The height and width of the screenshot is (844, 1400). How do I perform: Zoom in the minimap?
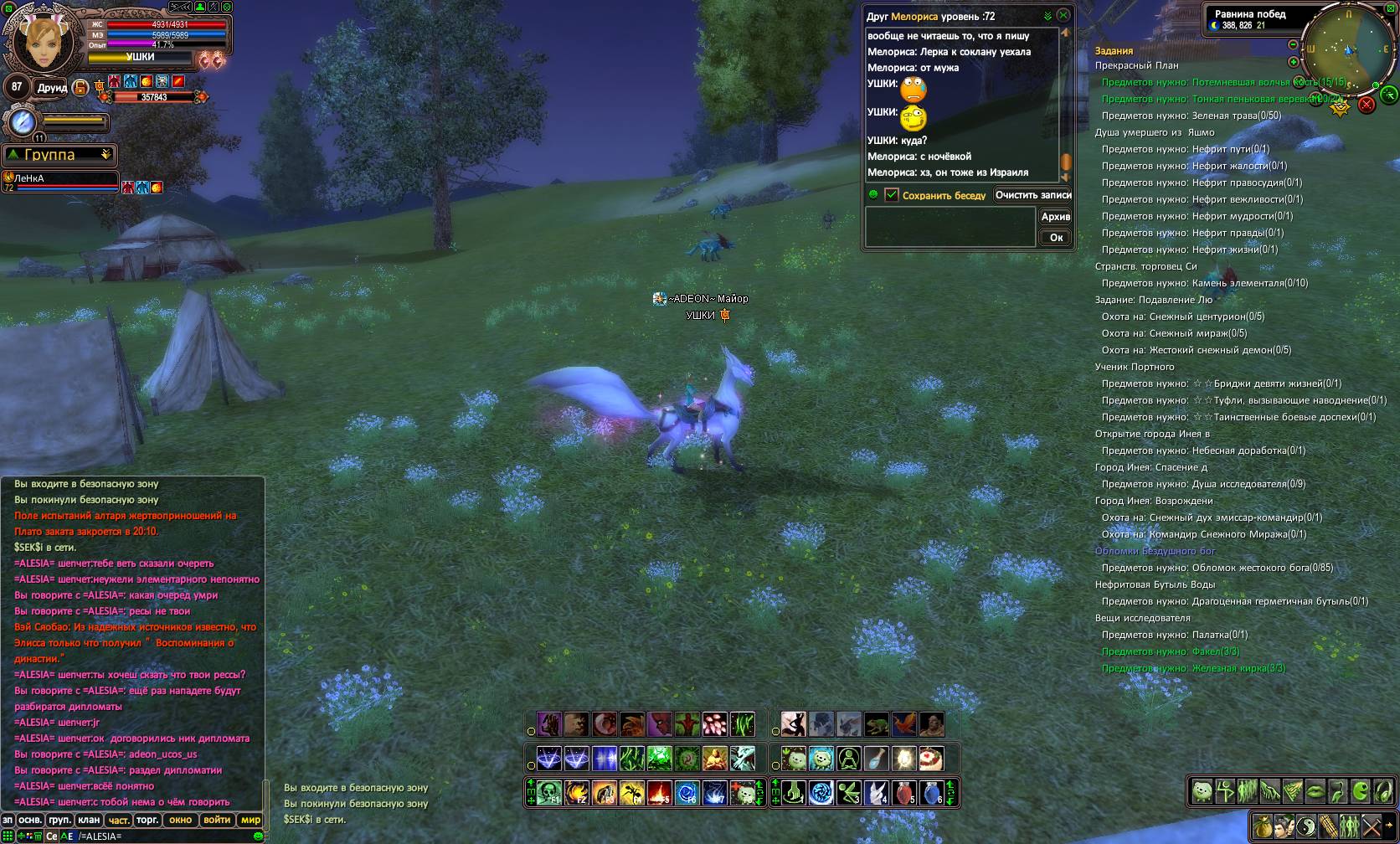(1293, 62)
